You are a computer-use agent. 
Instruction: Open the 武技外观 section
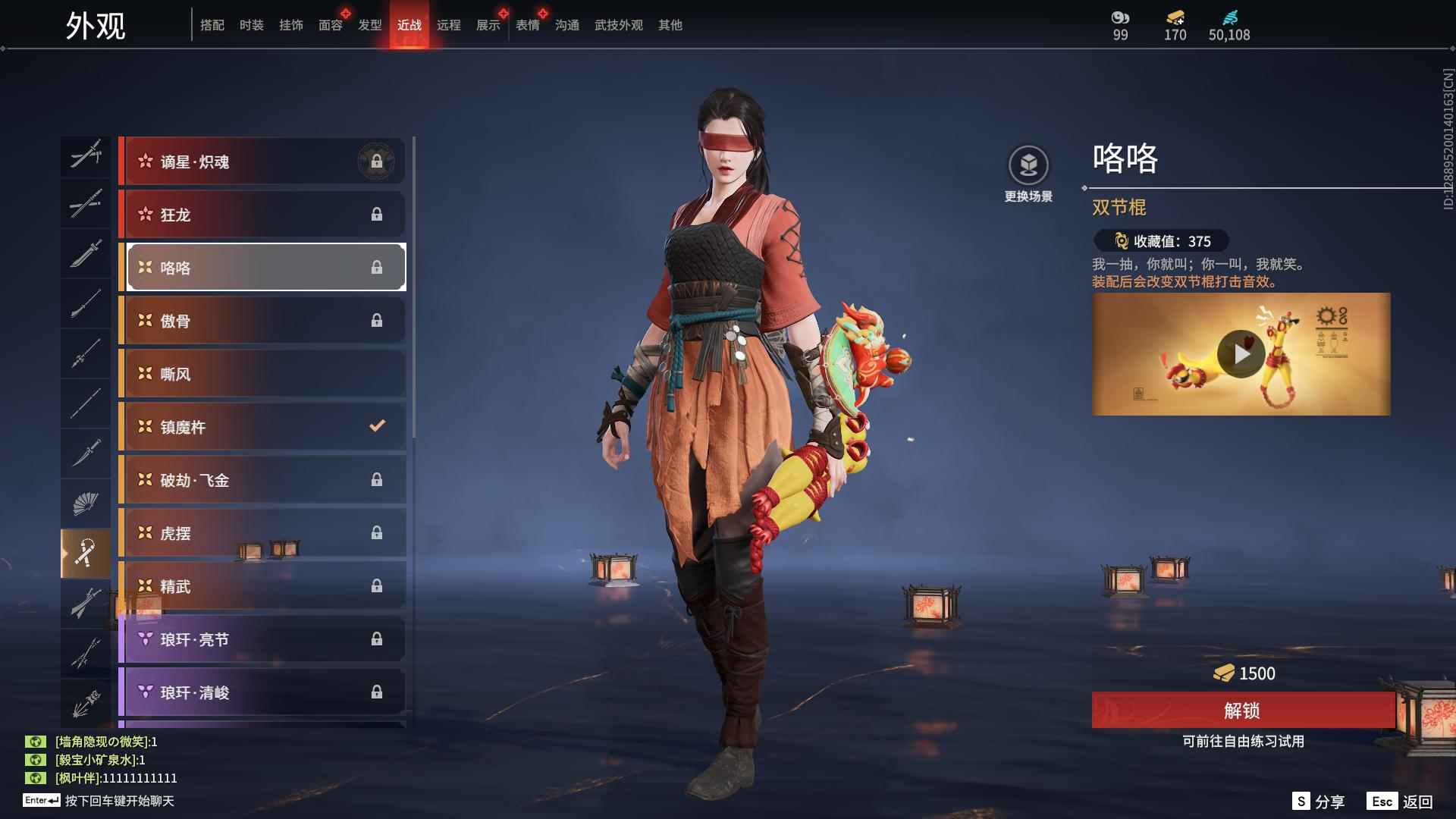tap(618, 25)
